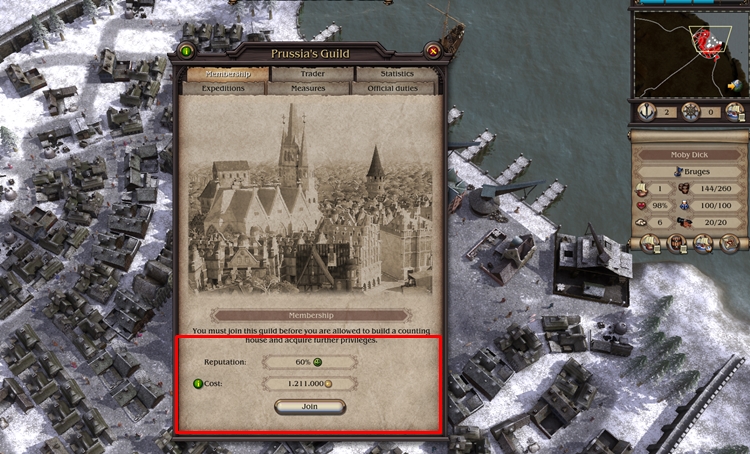Viewport: 750px width, 454px height.
Task: View the Official duties tab
Action: click(397, 88)
